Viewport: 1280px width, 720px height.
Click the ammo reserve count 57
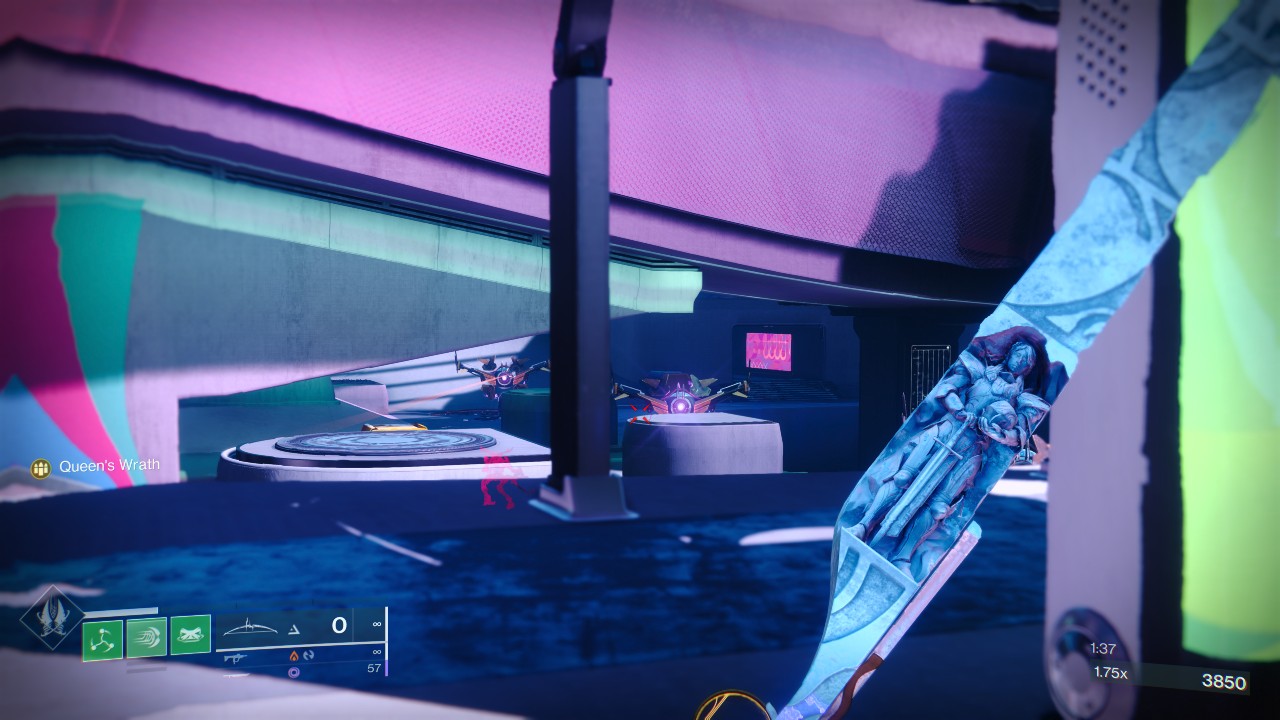(x=374, y=669)
